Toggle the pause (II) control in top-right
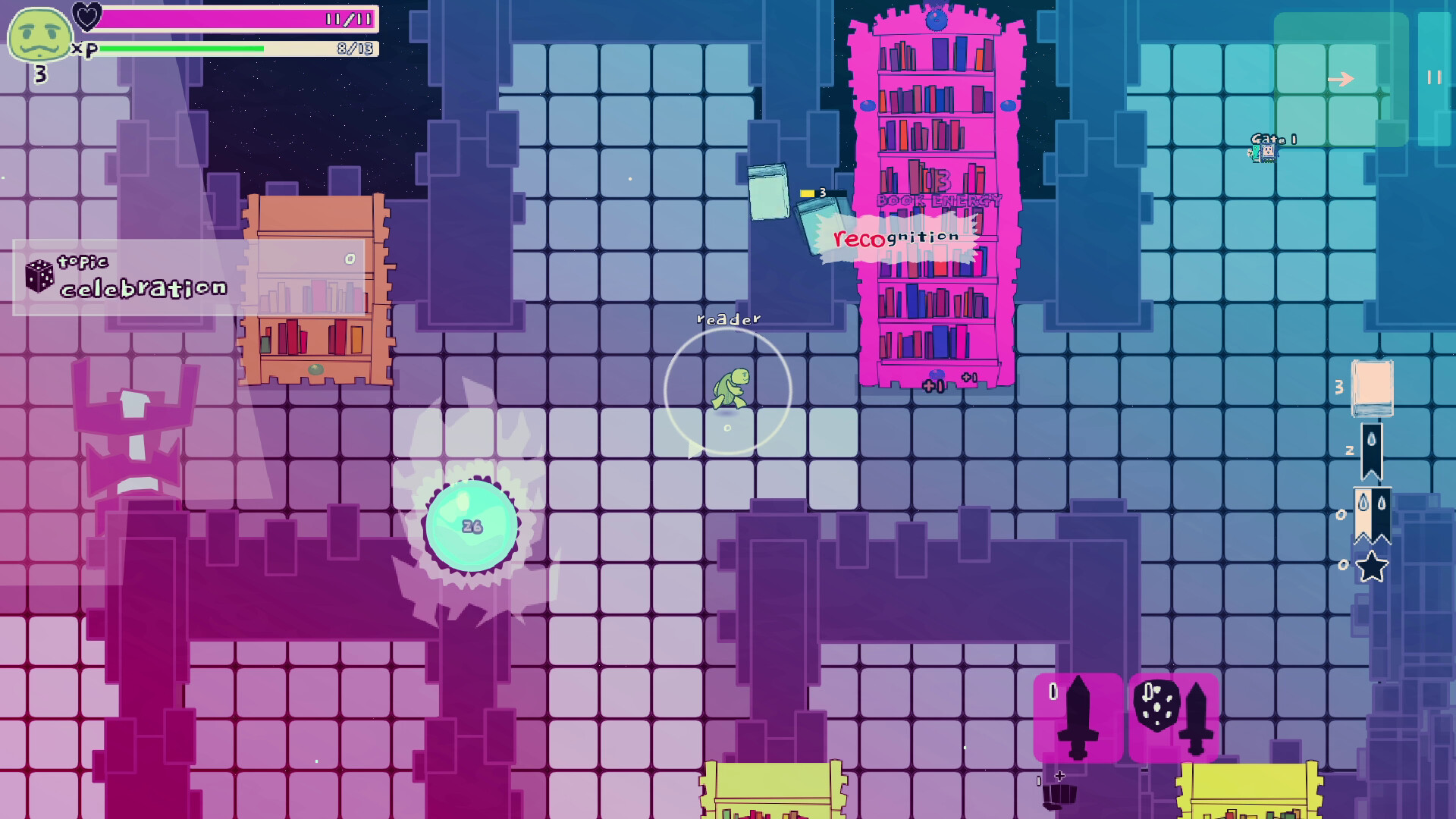The image size is (1456, 819). [1432, 75]
